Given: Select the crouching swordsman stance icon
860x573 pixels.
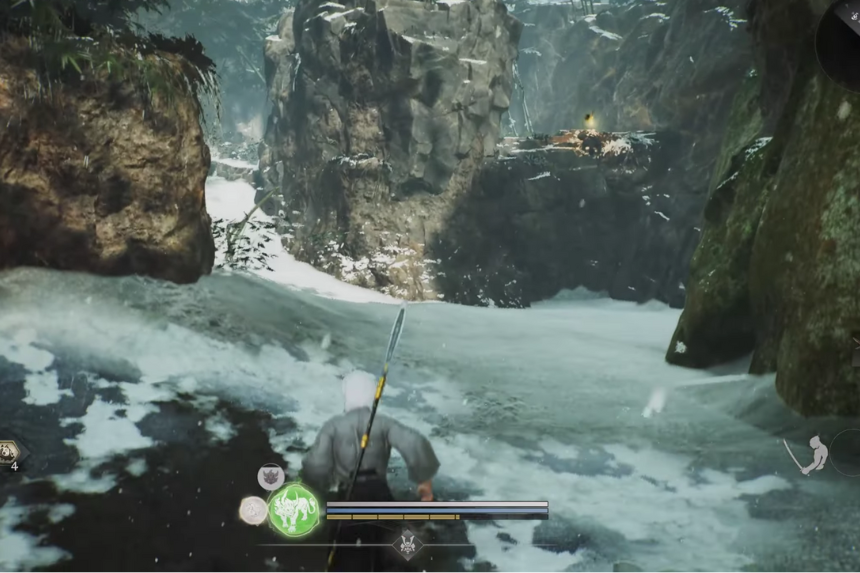Looking at the screenshot, I should point(813,455).
